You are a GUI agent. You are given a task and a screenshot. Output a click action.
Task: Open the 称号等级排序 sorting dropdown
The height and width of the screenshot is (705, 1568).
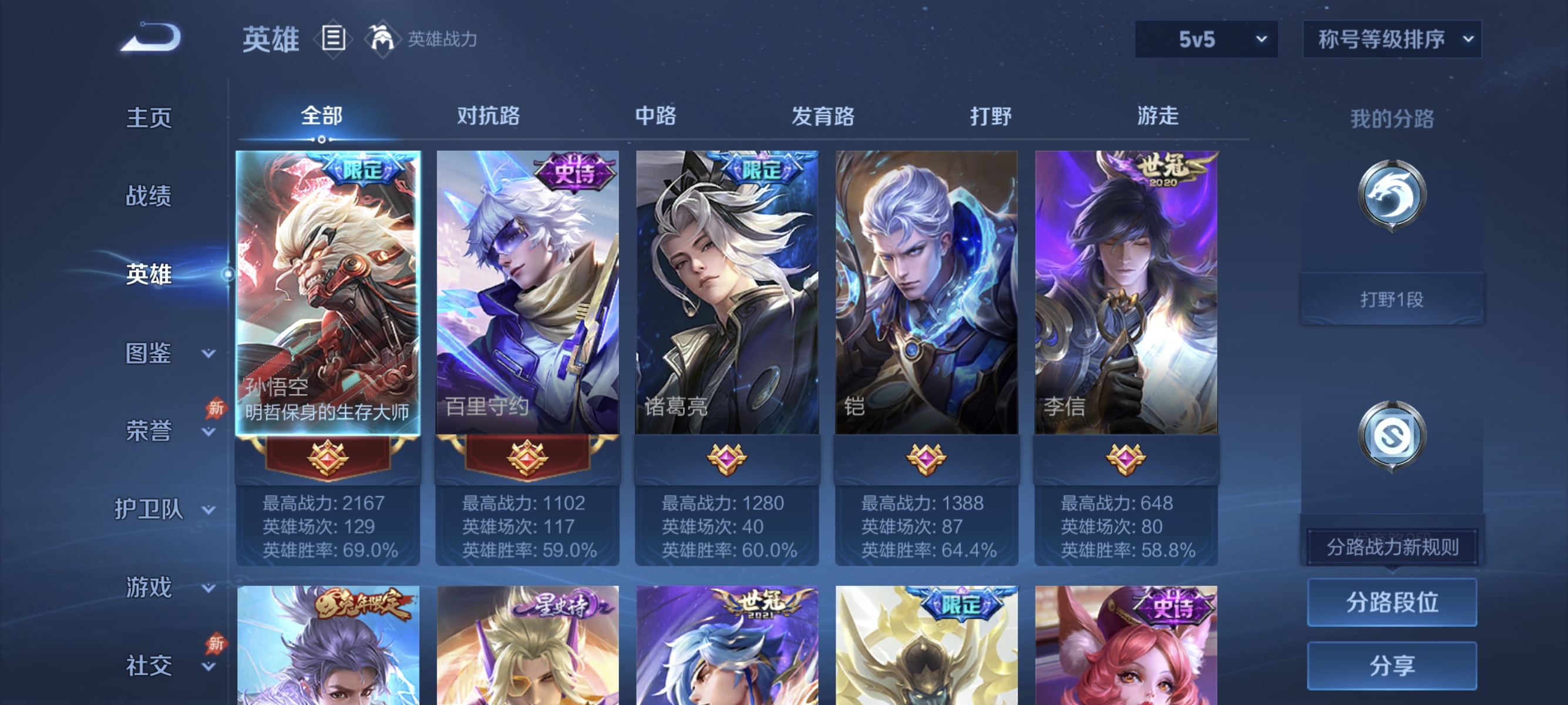click(1391, 38)
